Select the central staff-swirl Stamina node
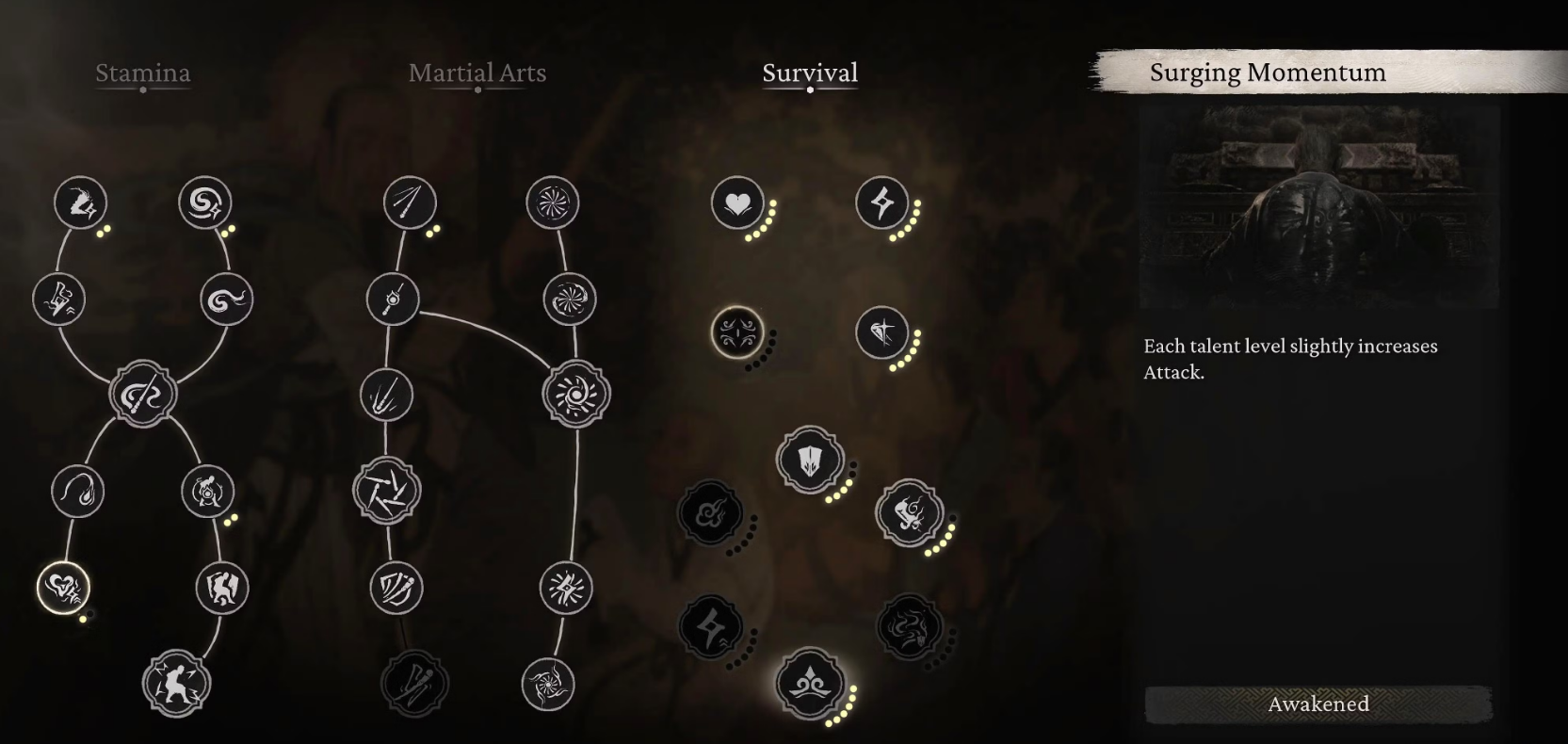 pos(143,394)
